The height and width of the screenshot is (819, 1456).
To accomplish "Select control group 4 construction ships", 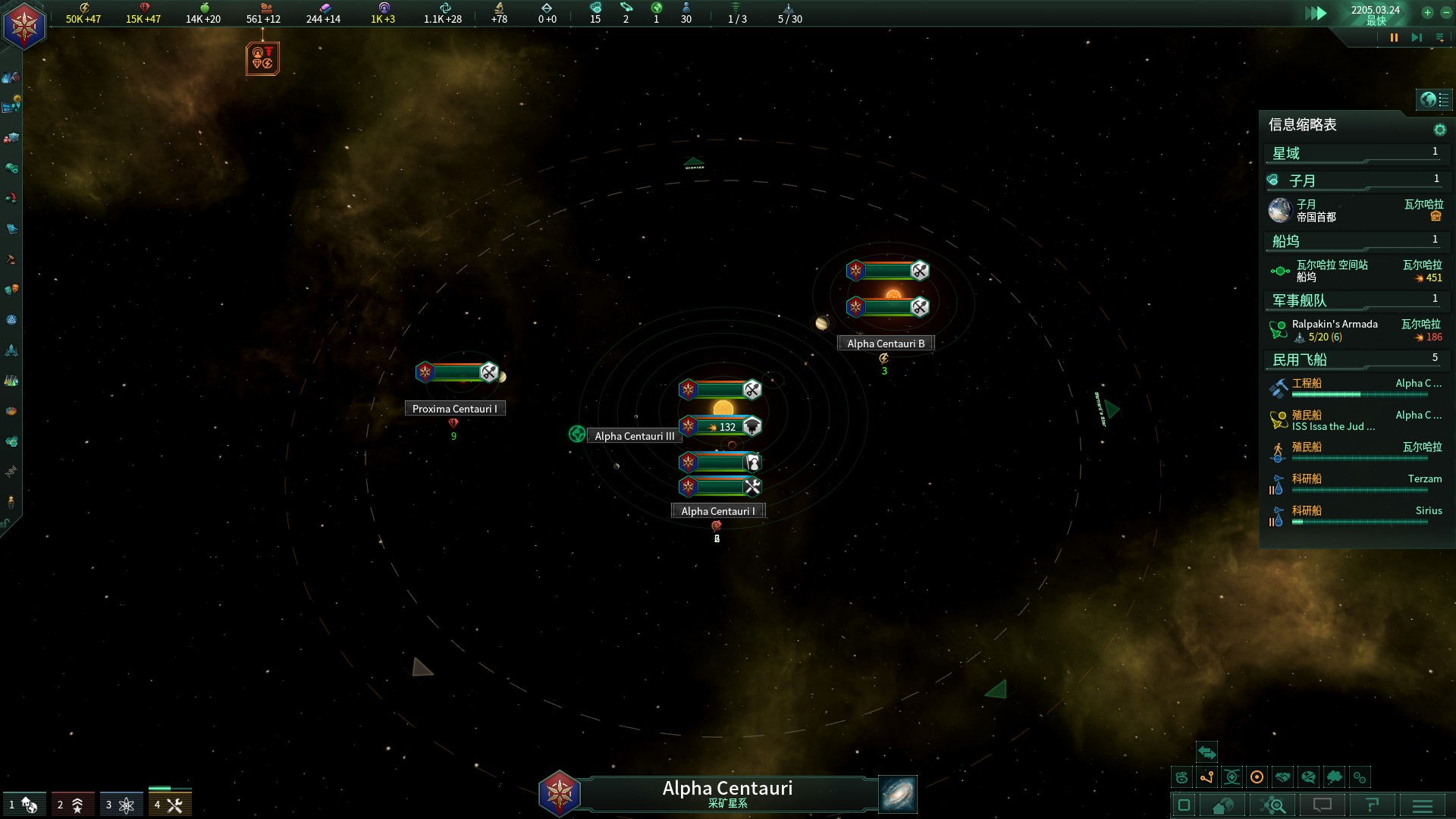I will point(170,805).
